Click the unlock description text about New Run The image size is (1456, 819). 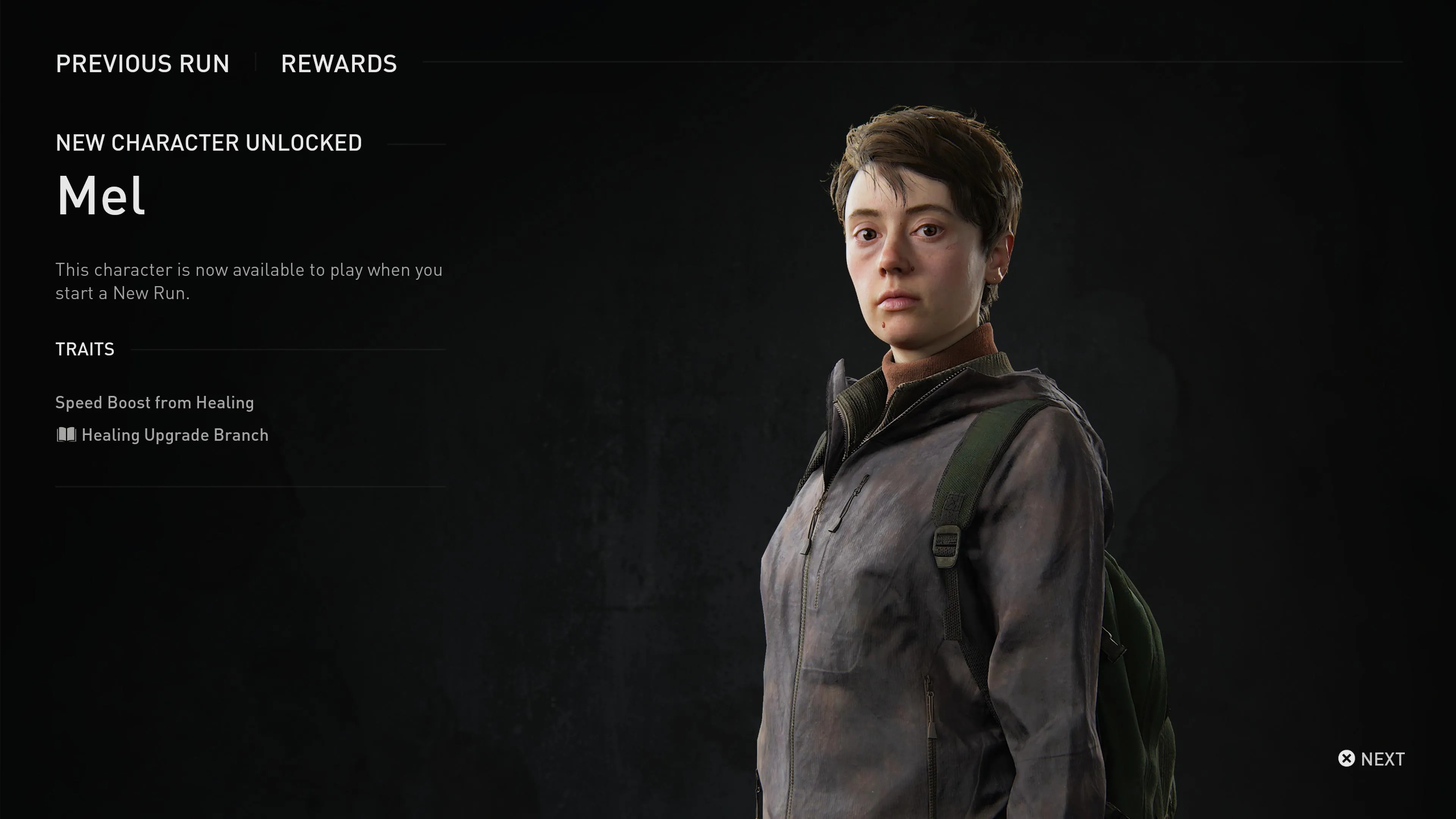click(x=249, y=281)
